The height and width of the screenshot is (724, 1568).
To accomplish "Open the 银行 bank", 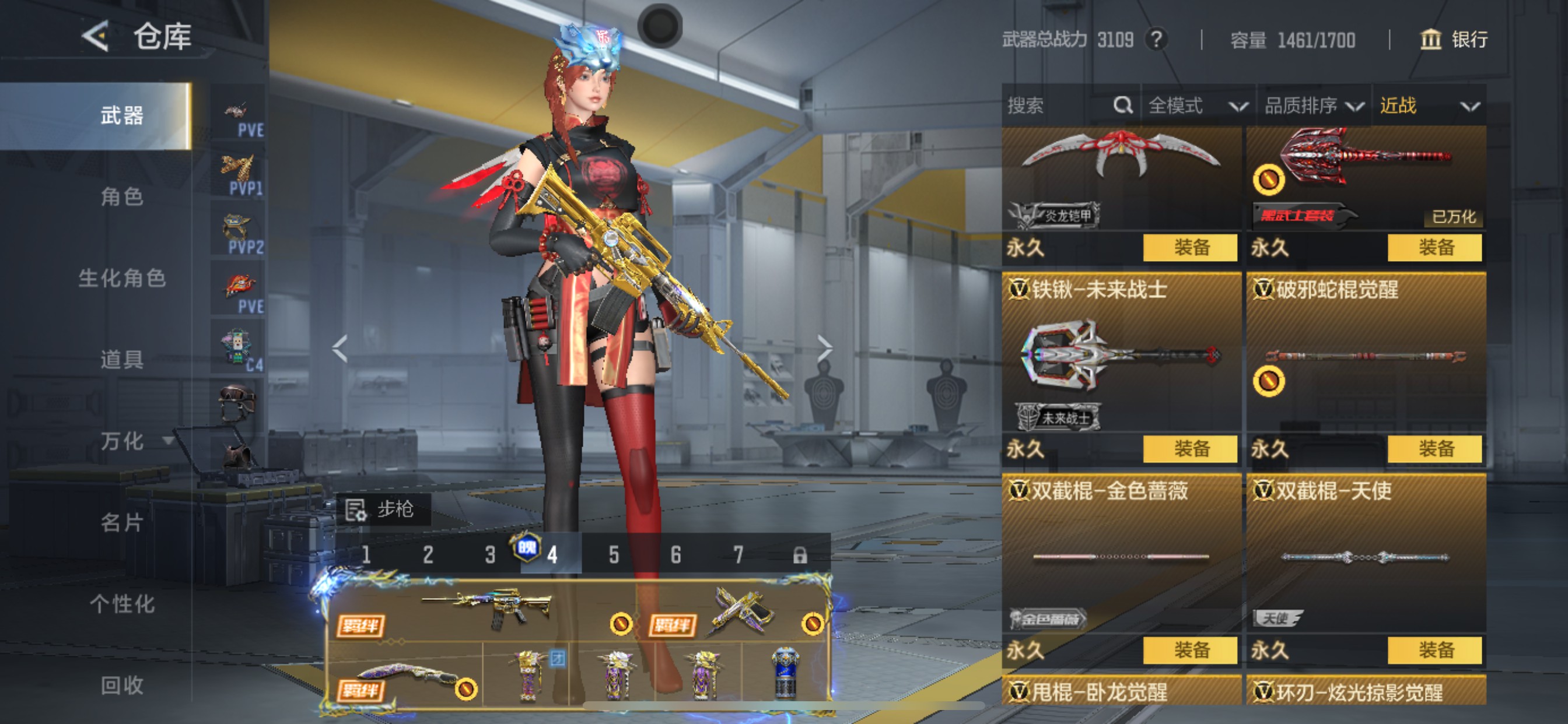I will (x=1454, y=40).
